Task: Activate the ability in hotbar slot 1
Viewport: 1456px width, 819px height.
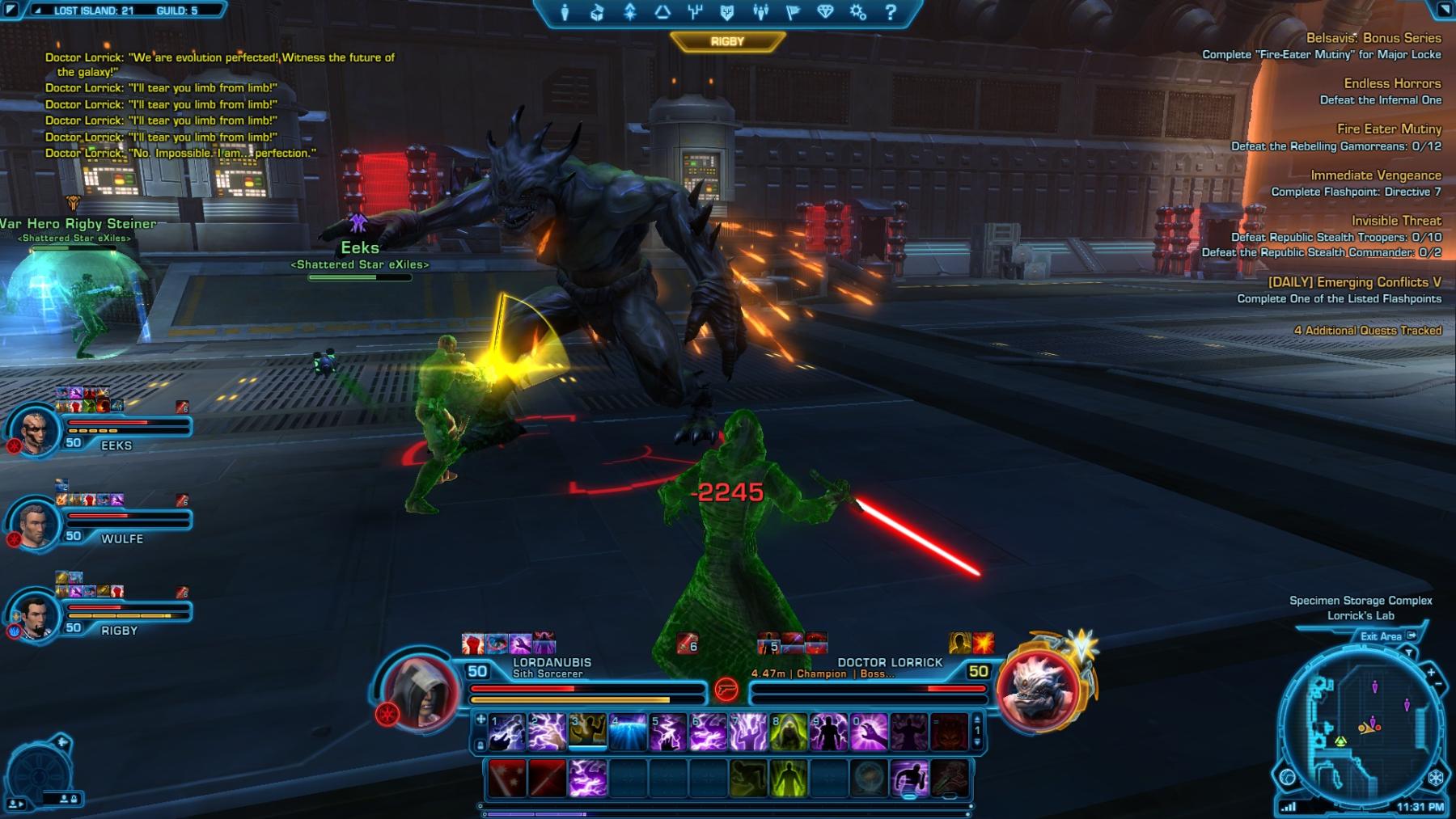Action: (507, 732)
